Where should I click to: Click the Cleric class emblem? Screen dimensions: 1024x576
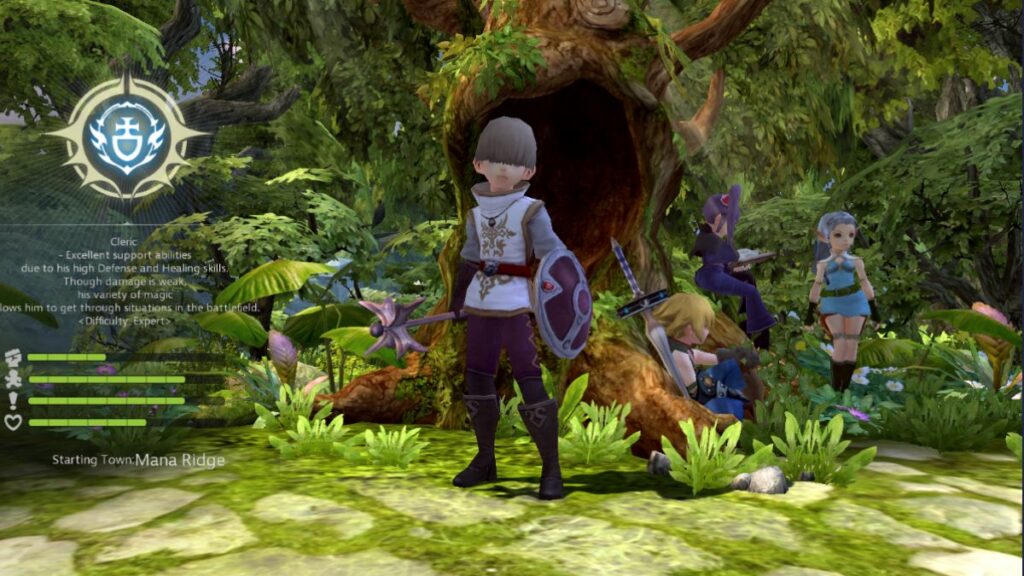[126, 137]
